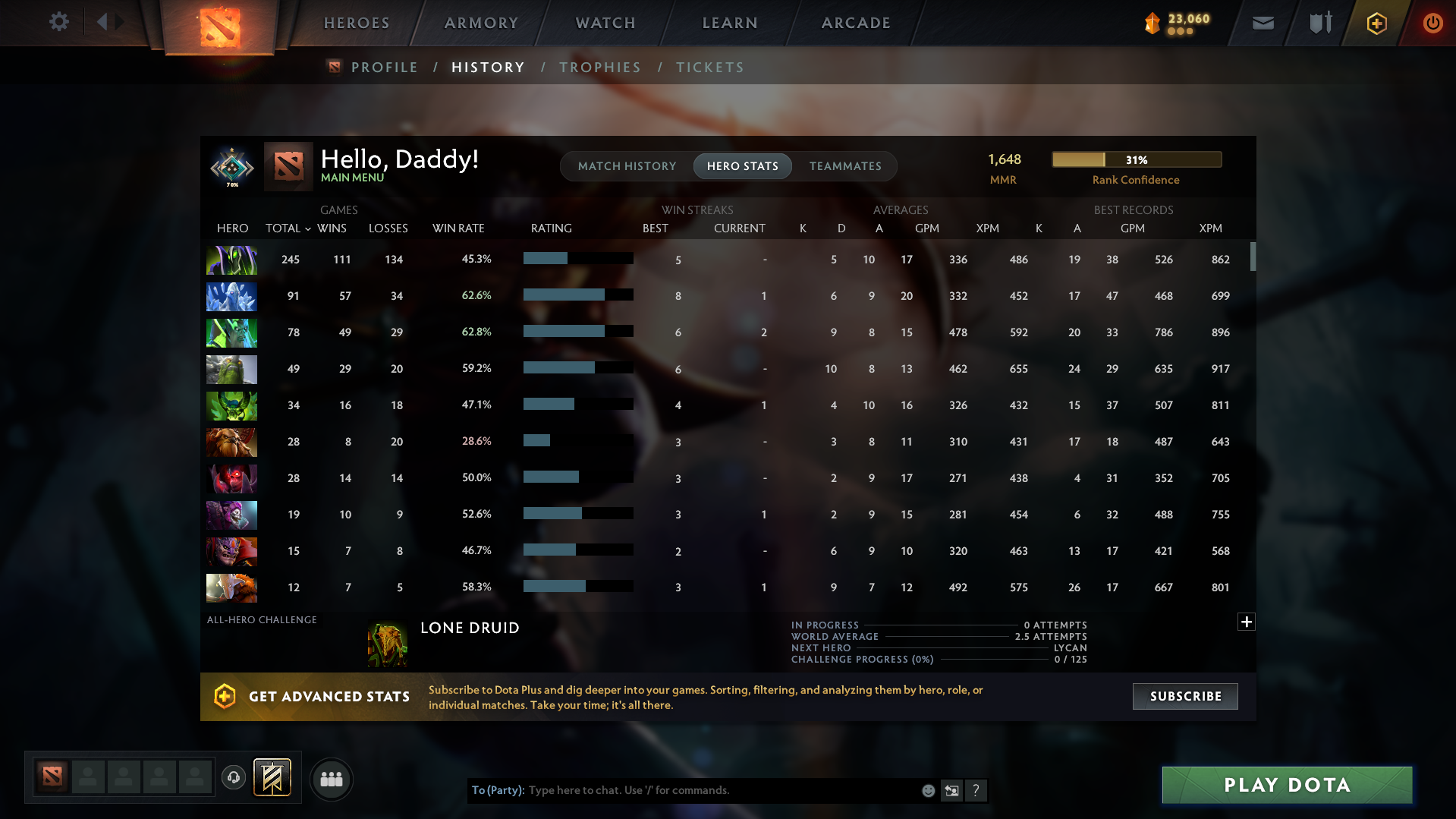Click the voice chat headset icon
This screenshot has height=819, width=1456.
(233, 776)
